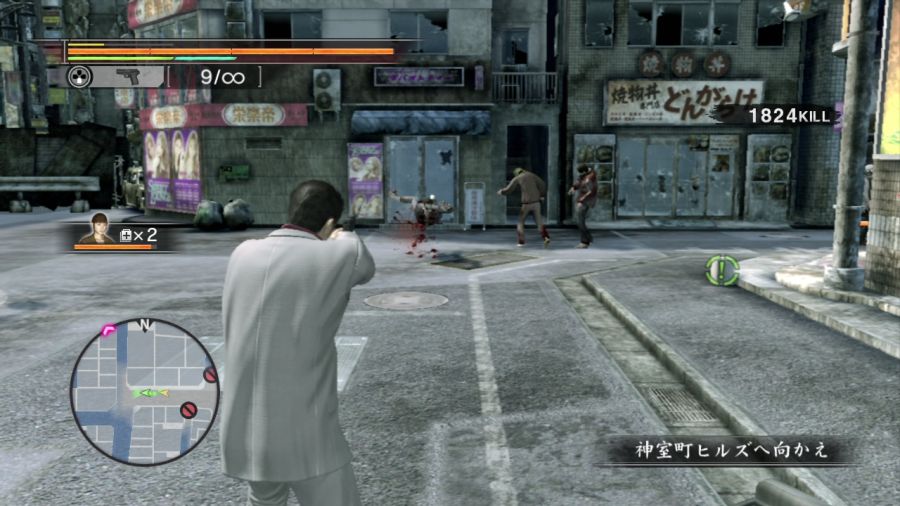Select the pistol weapon icon
The image size is (900, 506).
129,76
